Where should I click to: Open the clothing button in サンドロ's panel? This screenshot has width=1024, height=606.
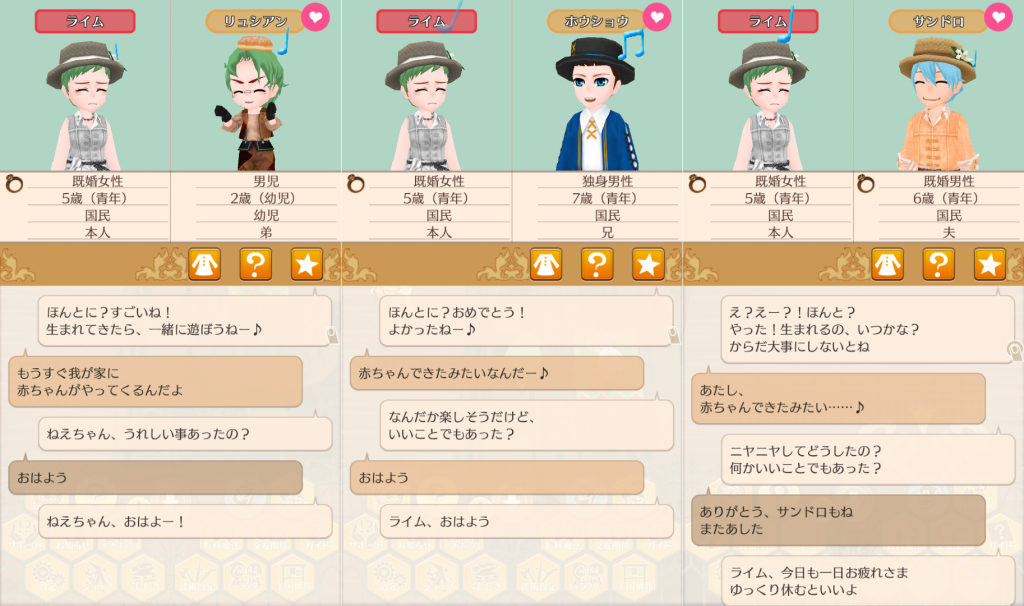887,264
